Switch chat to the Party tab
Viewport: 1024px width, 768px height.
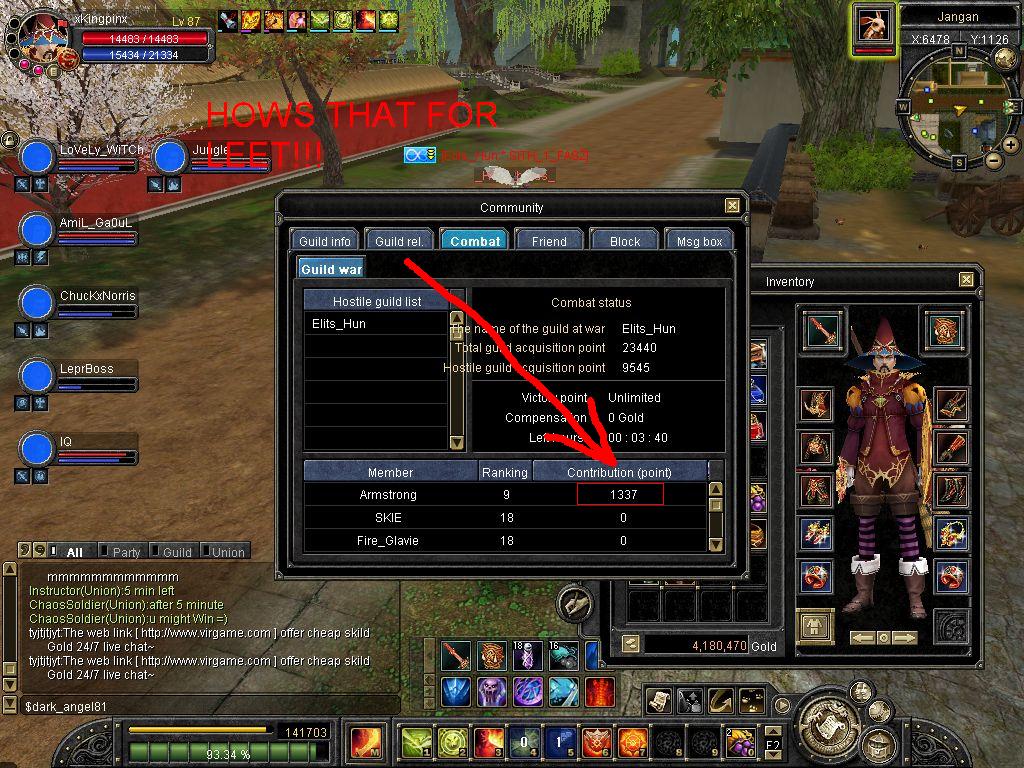(125, 552)
